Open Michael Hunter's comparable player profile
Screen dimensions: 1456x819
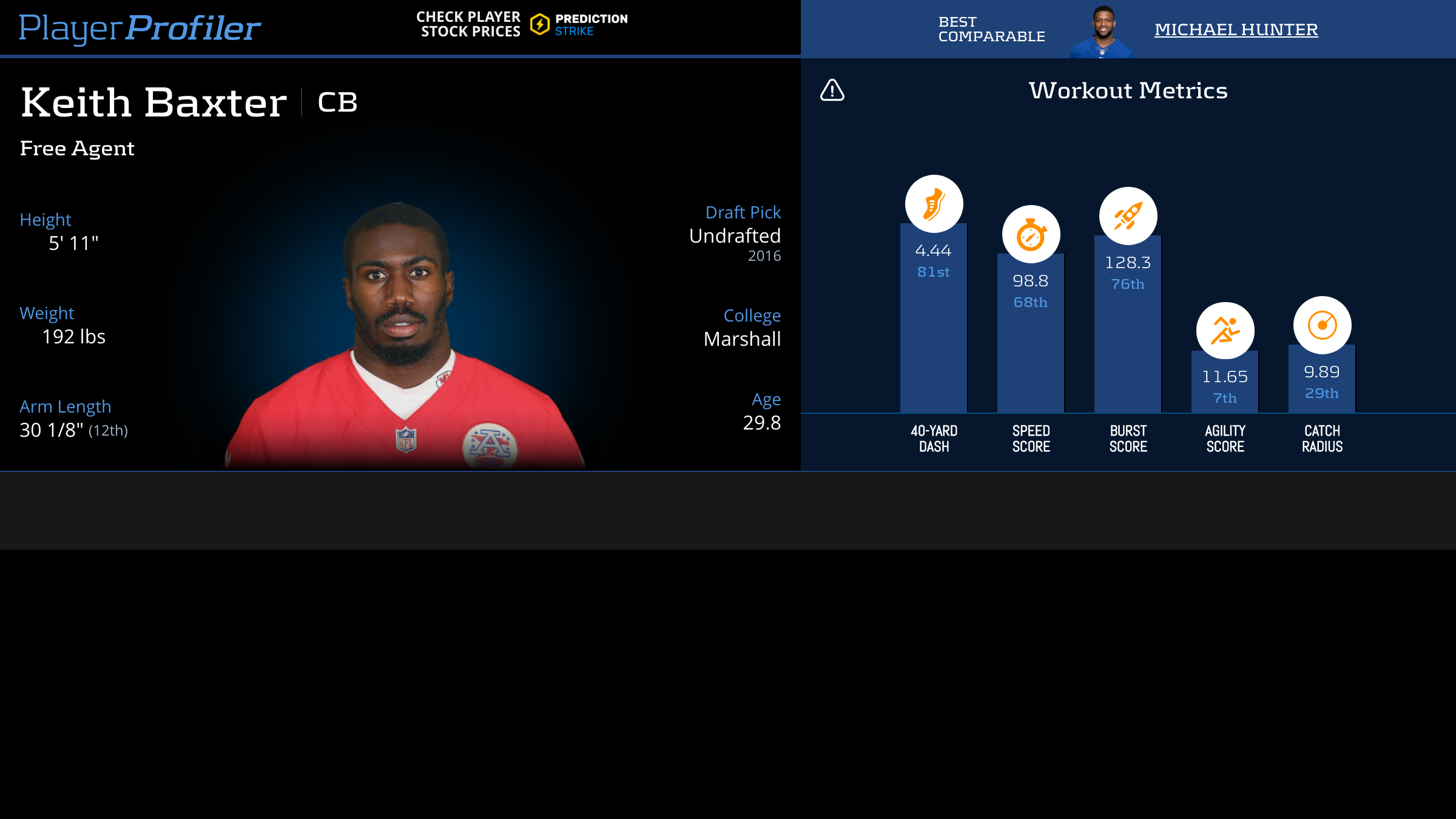click(x=1236, y=29)
